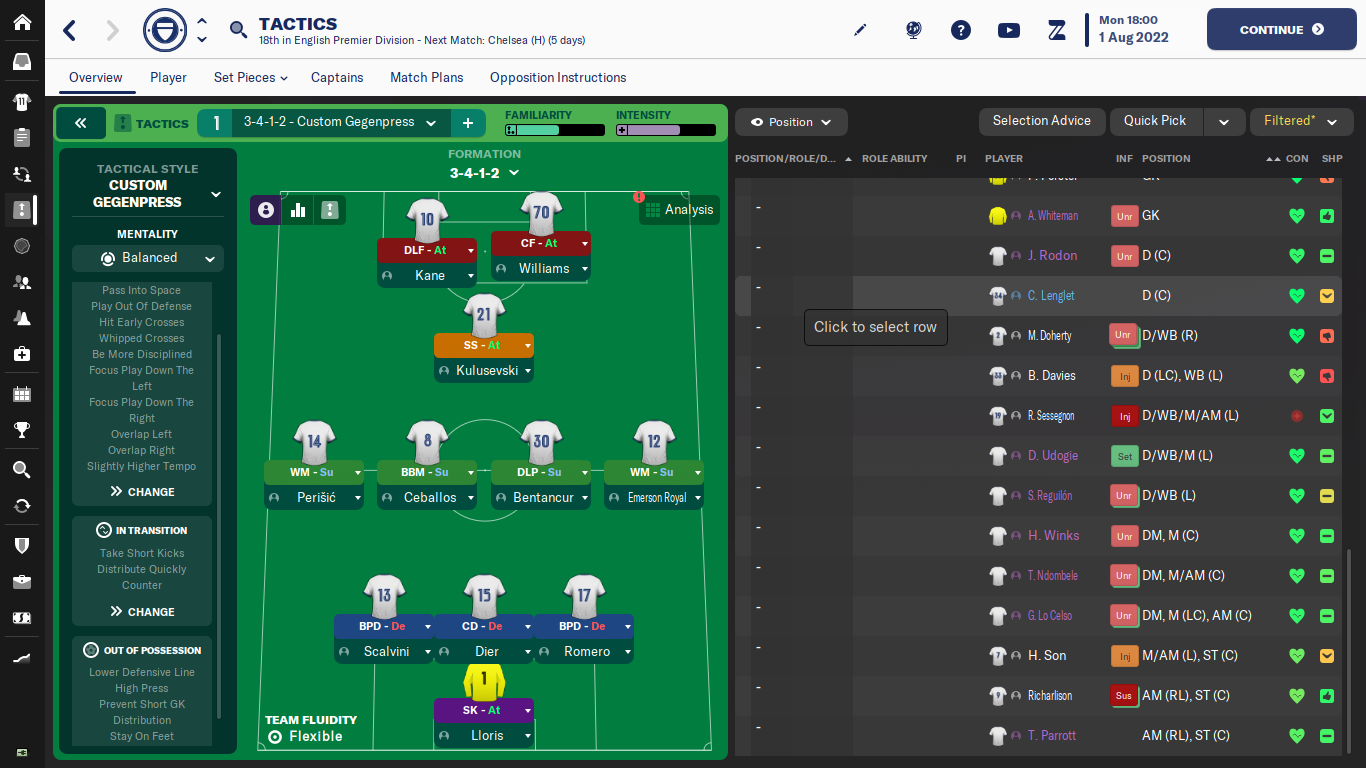The image size is (1366, 768).
Task: Click the YouTube icon near the top right
Action: coord(1008,30)
